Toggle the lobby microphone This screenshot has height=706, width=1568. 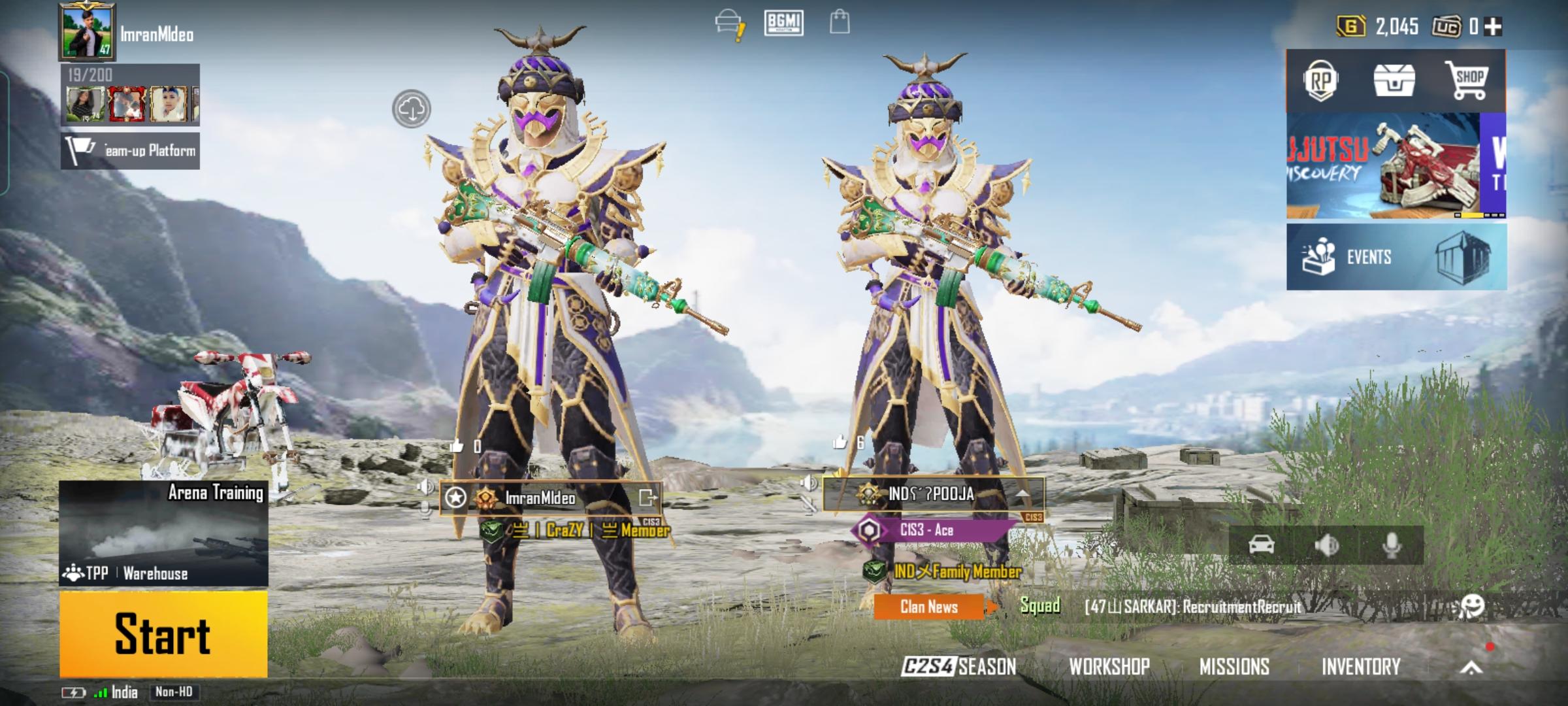(1392, 545)
